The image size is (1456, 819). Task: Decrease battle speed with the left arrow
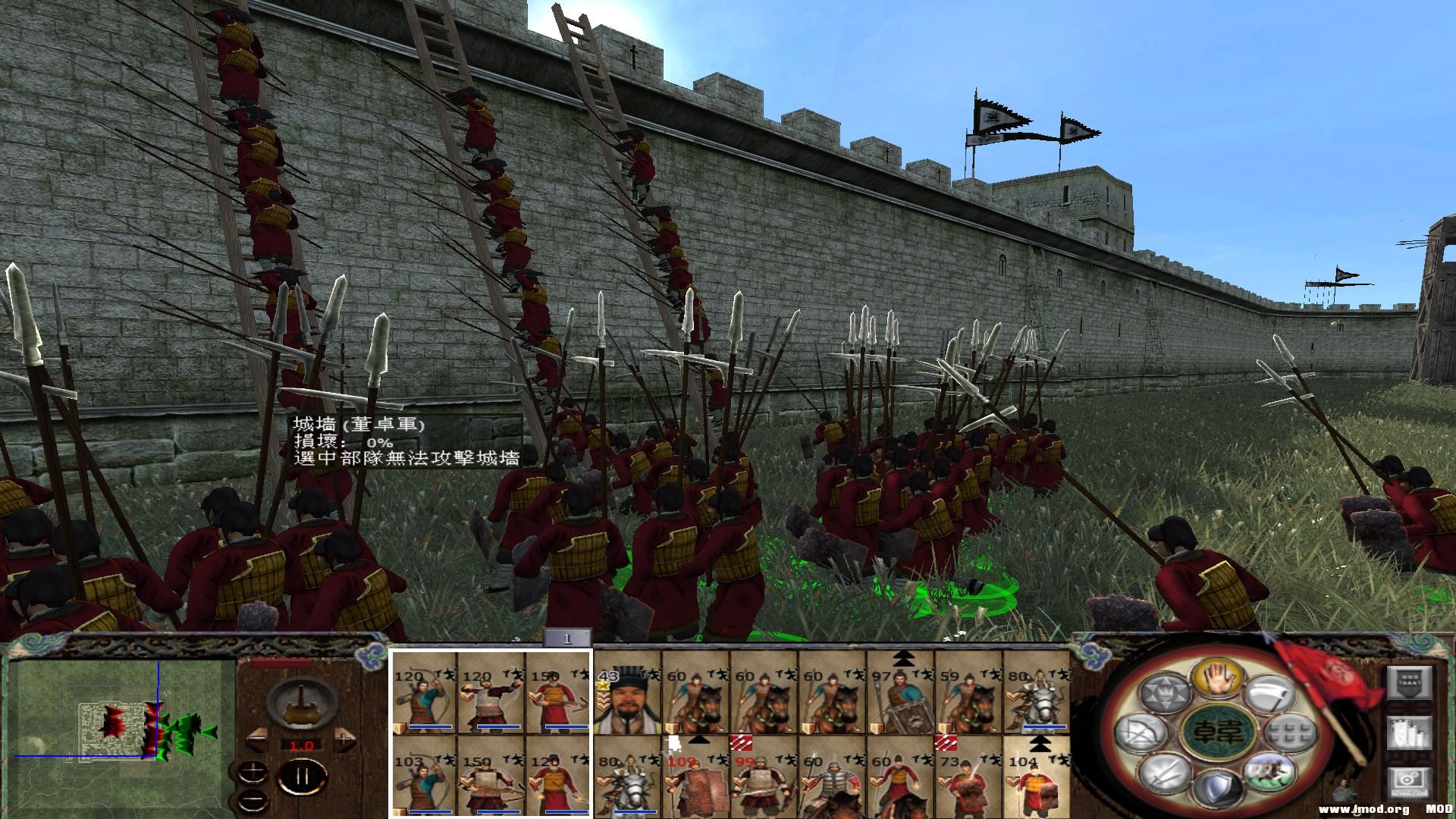[x=256, y=739]
